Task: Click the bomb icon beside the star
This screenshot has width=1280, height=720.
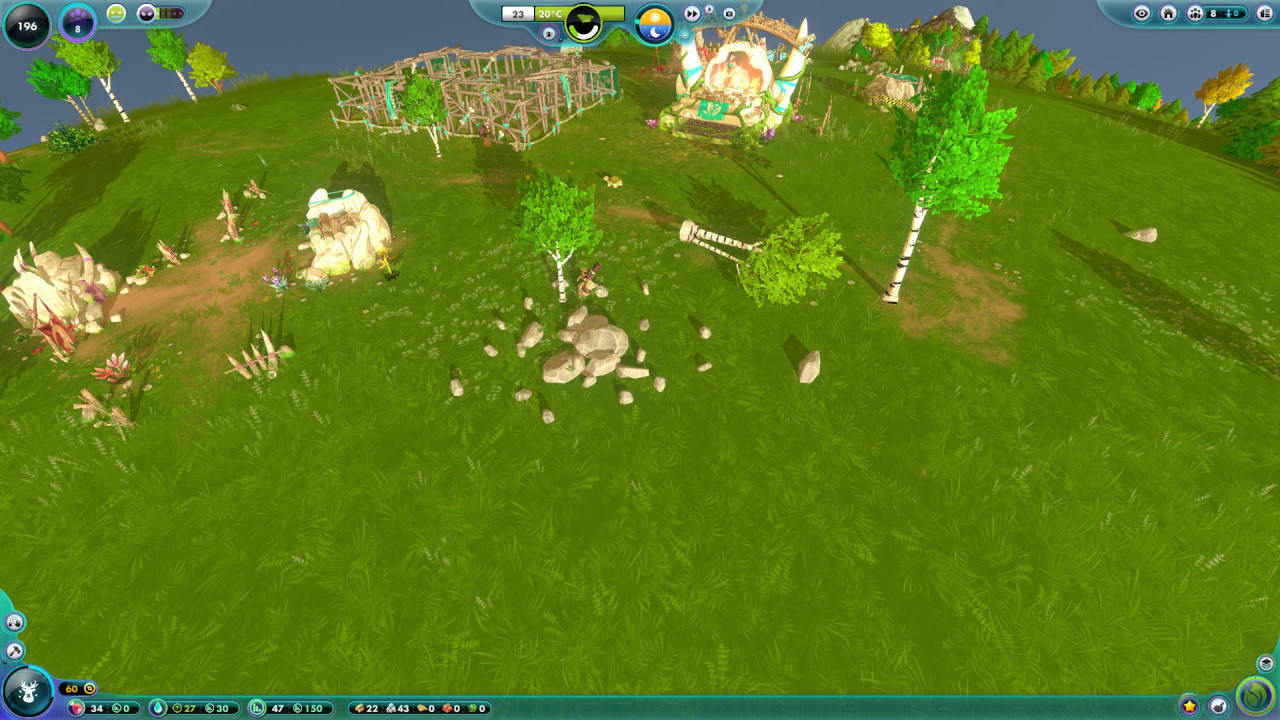Action: coord(1218,706)
